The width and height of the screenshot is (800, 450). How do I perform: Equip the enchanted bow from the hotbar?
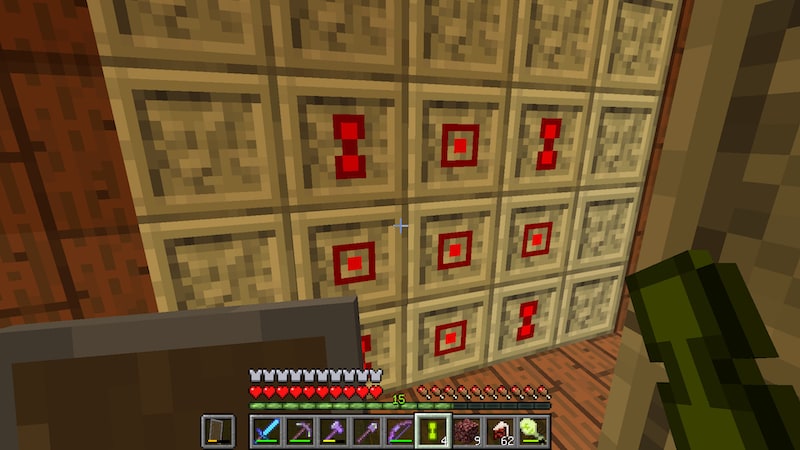[399, 430]
